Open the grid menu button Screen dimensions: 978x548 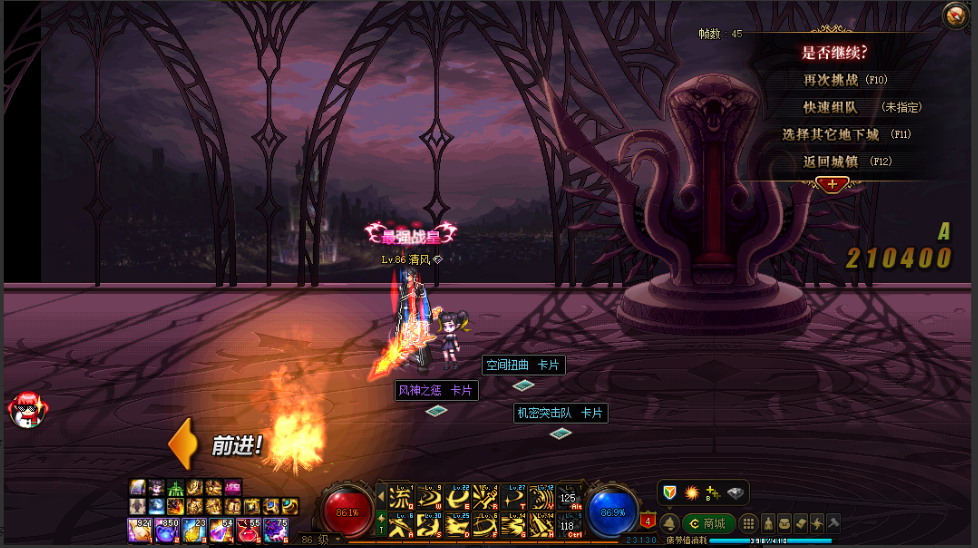point(748,523)
